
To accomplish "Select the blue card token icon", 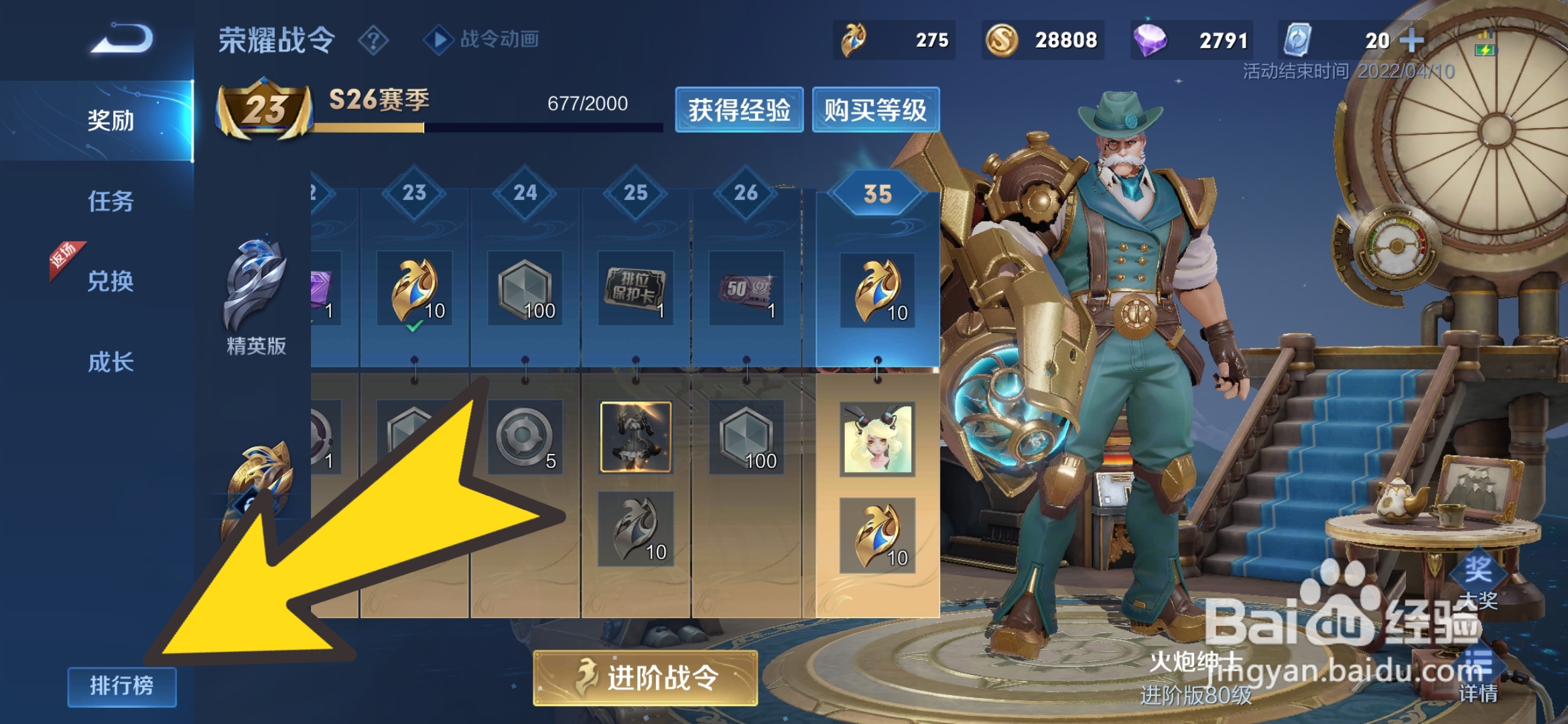I will pos(1300,40).
